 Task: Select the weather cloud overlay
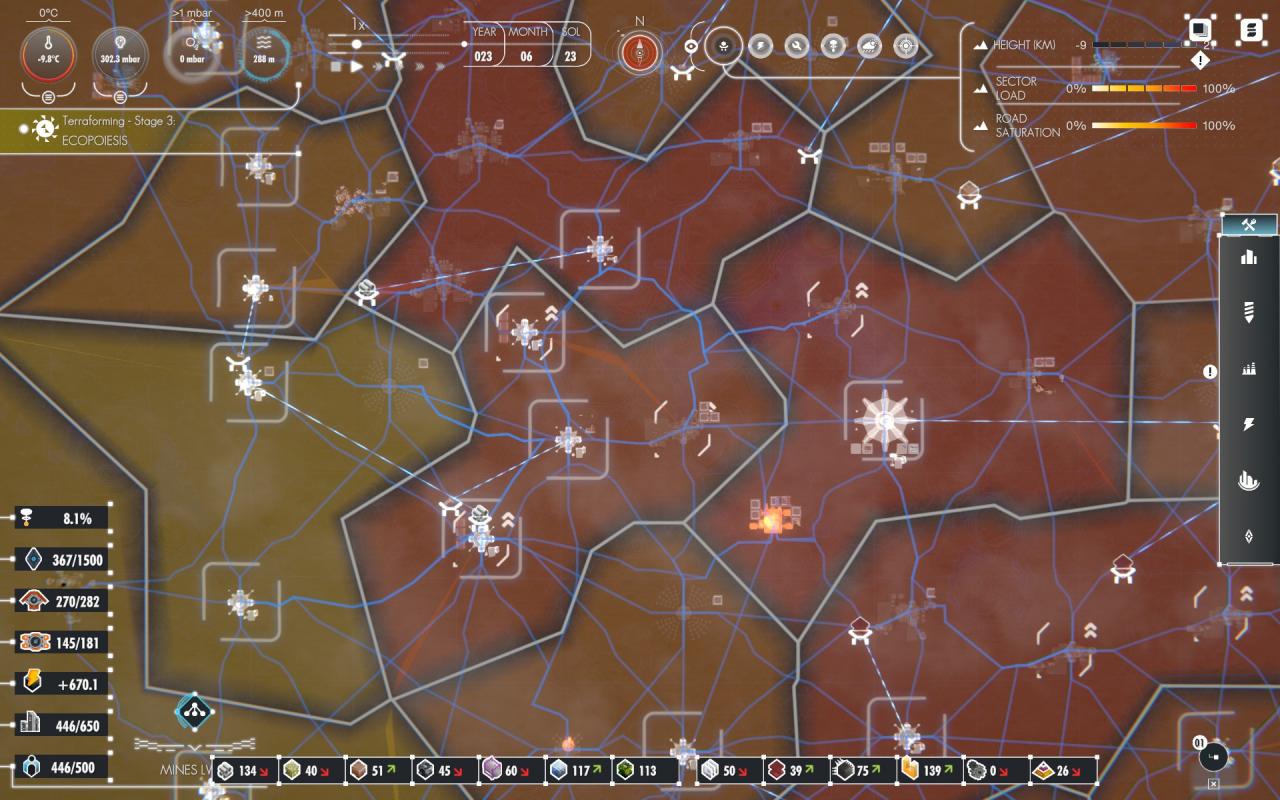[869, 46]
